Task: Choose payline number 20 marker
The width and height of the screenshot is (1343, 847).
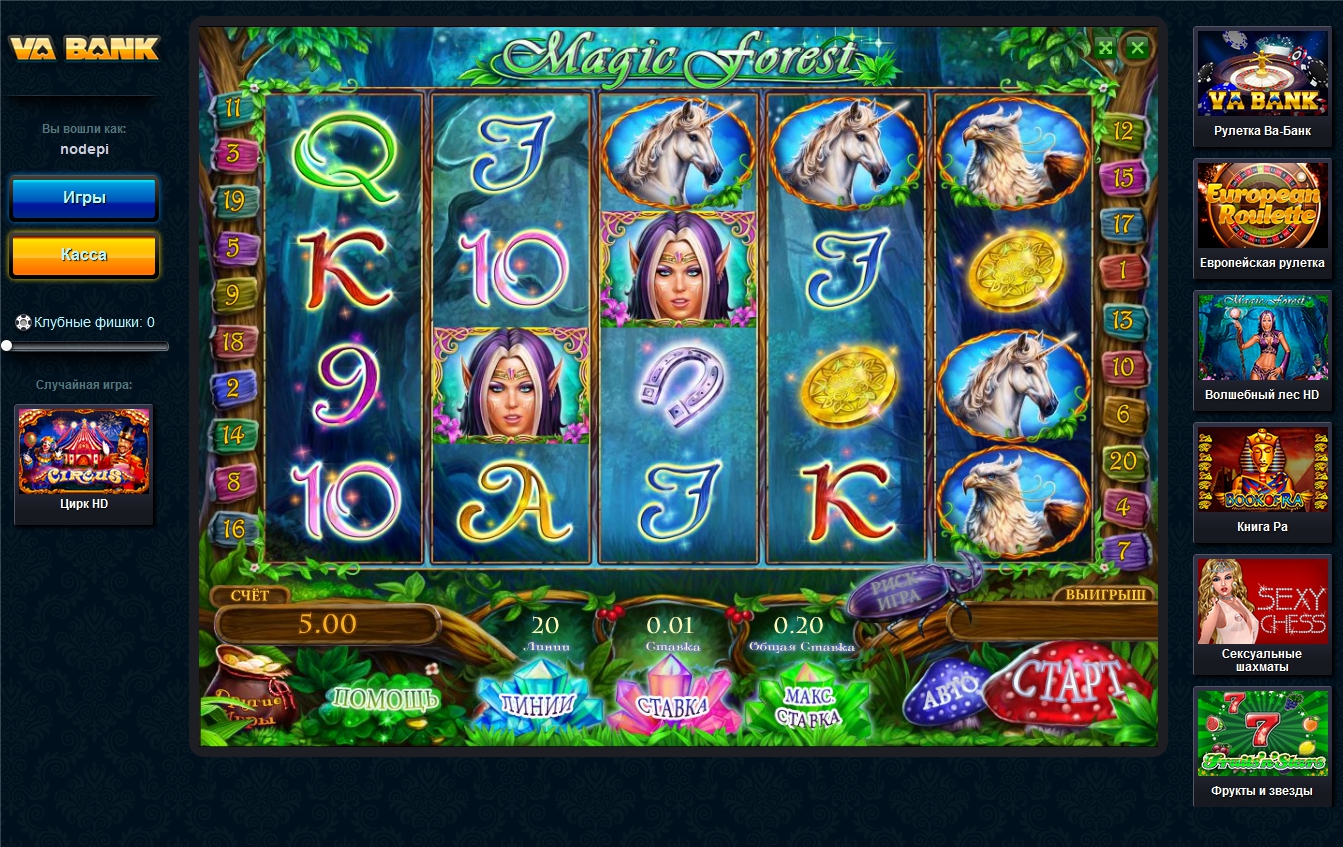Action: [x=1123, y=460]
